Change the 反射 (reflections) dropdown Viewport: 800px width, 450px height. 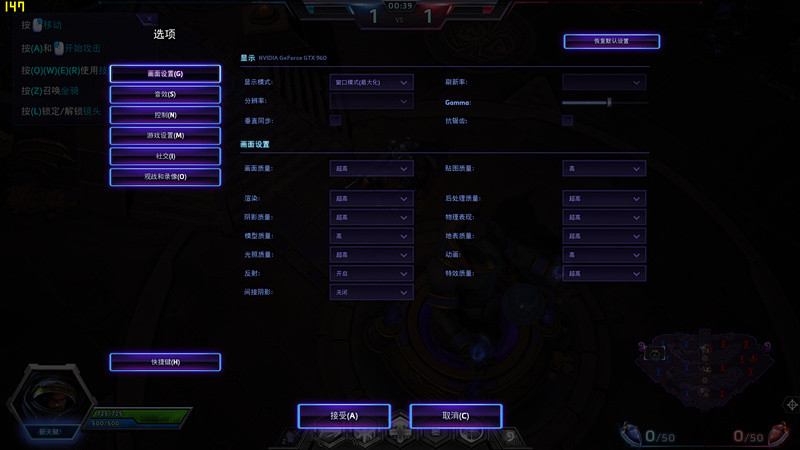[x=371, y=273]
